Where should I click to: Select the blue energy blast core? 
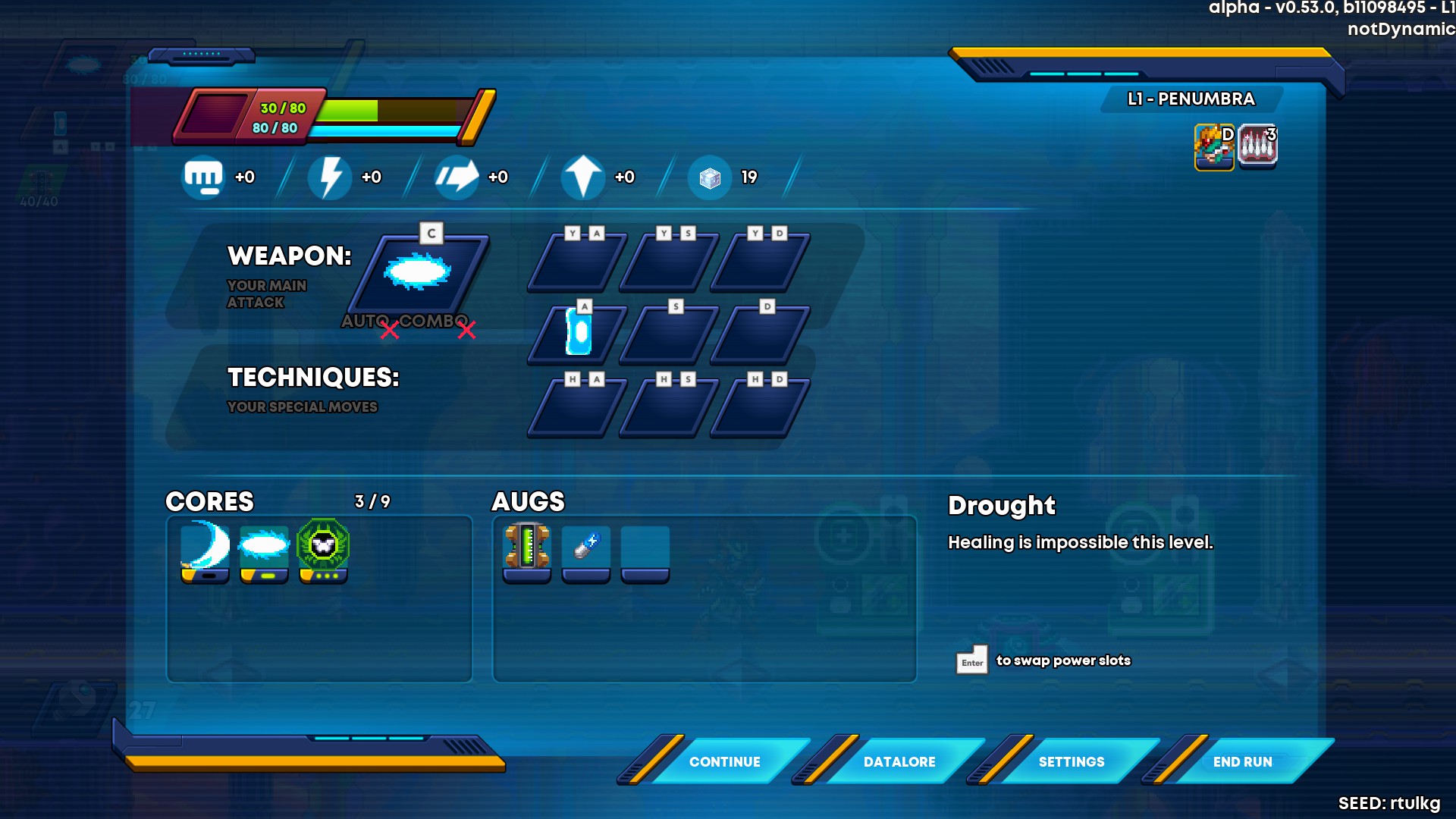[x=264, y=548]
